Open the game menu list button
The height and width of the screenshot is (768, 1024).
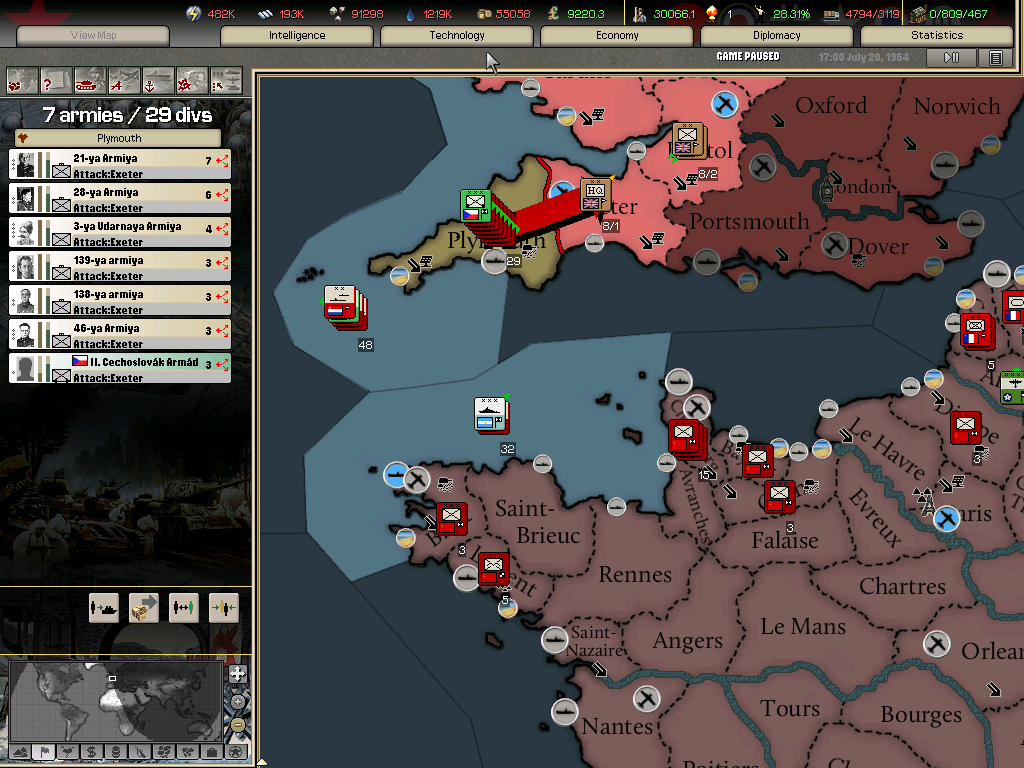(996, 58)
